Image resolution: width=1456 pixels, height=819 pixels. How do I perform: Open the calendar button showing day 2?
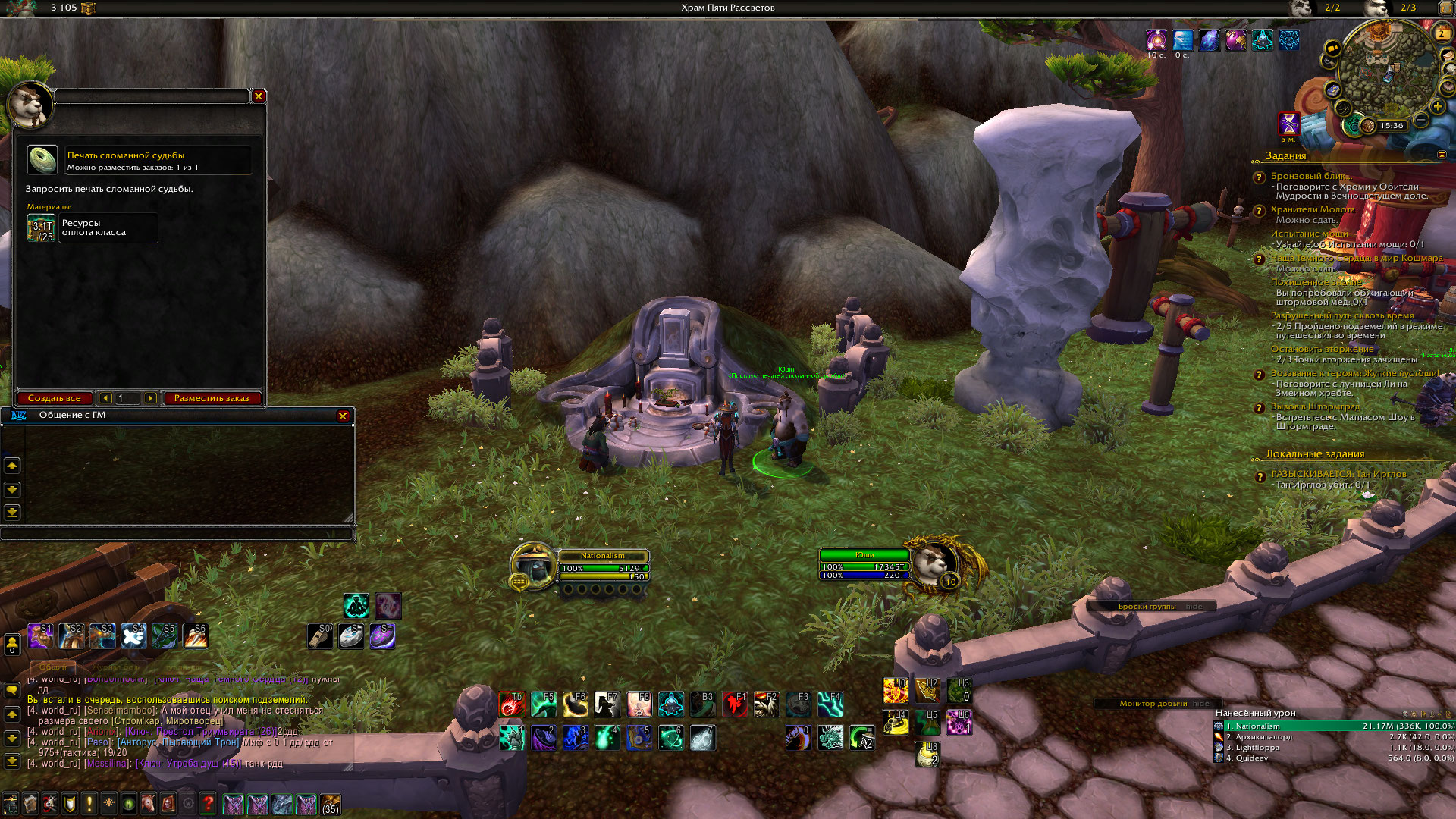pos(1442,33)
